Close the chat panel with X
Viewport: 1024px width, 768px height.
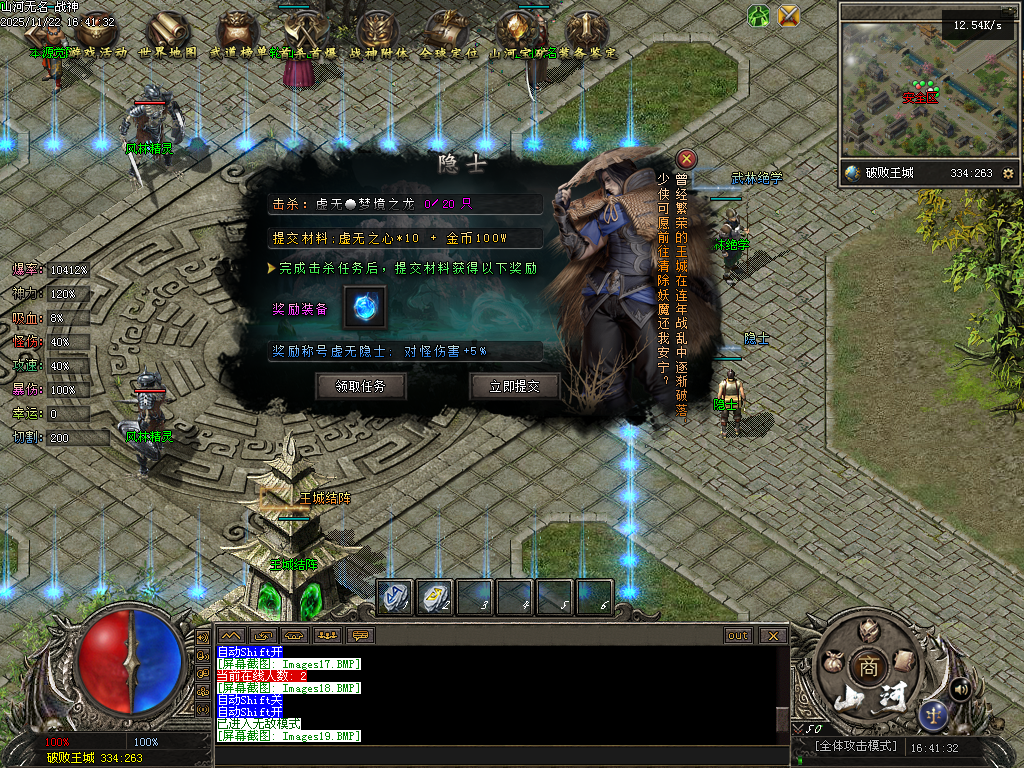(773, 635)
